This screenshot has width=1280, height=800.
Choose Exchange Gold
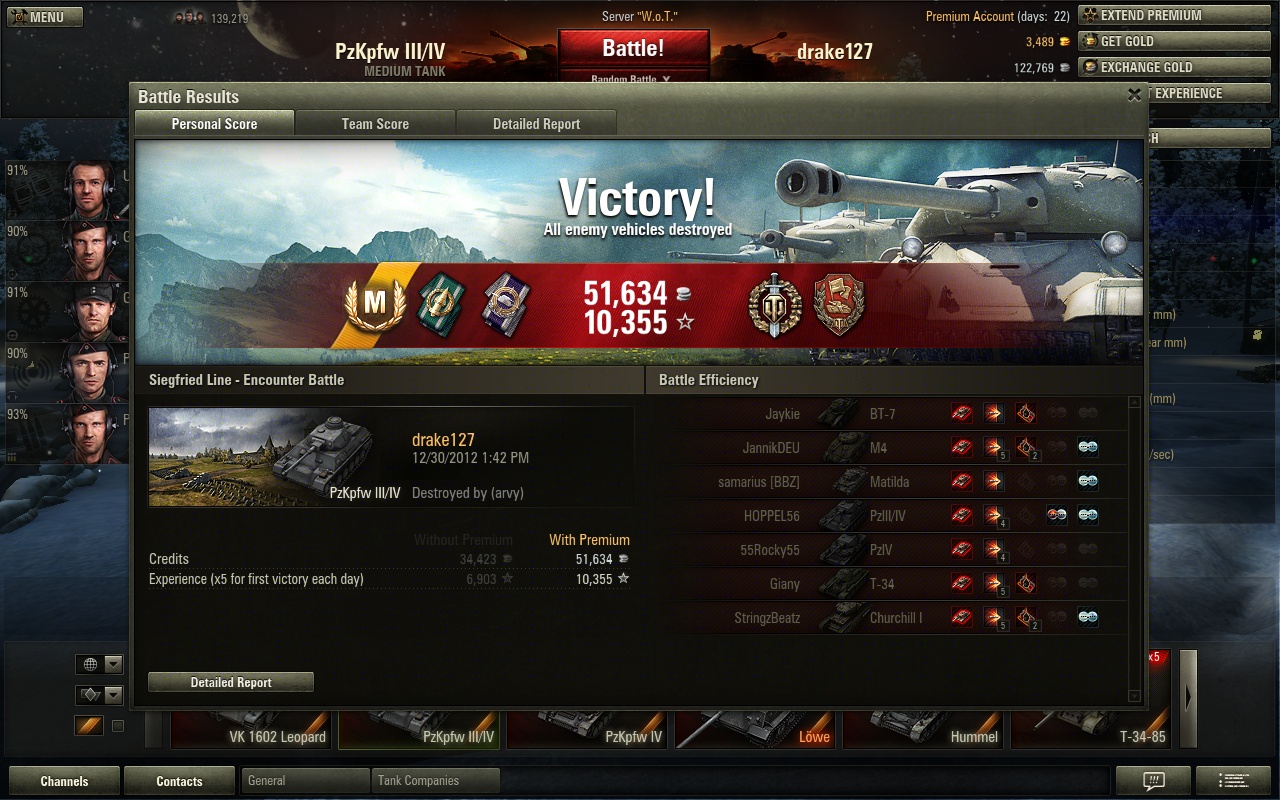(1152, 67)
